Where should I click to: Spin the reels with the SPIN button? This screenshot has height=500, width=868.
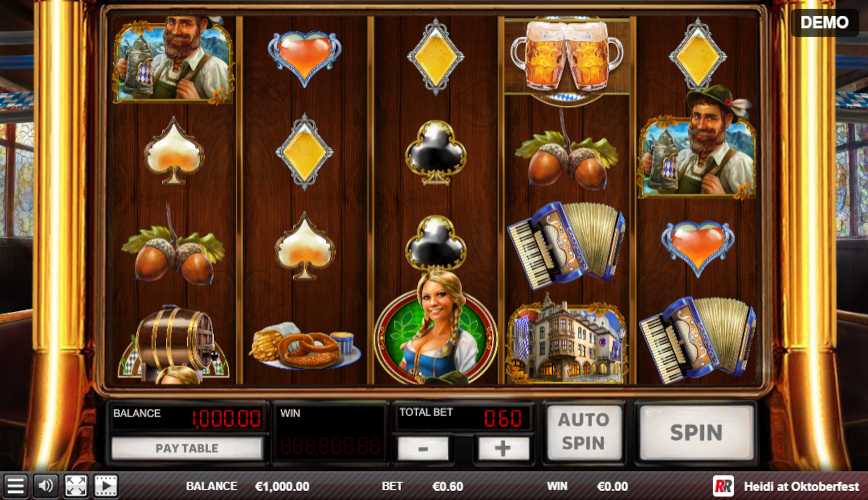[x=696, y=433]
